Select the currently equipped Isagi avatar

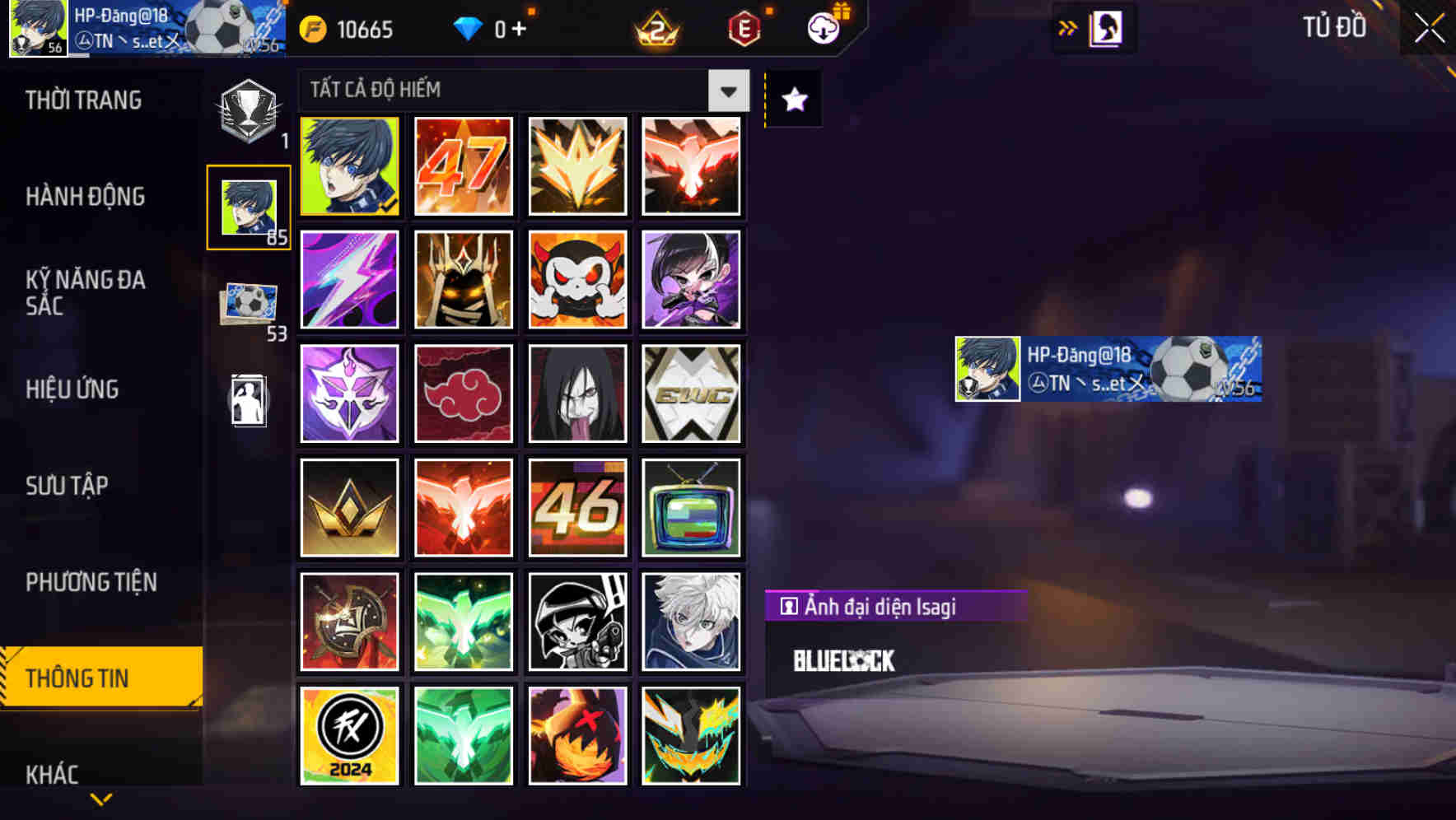click(x=349, y=167)
